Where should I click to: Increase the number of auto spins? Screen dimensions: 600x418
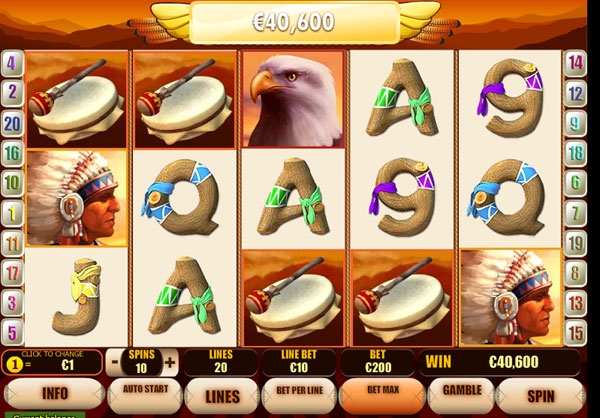[x=170, y=362]
